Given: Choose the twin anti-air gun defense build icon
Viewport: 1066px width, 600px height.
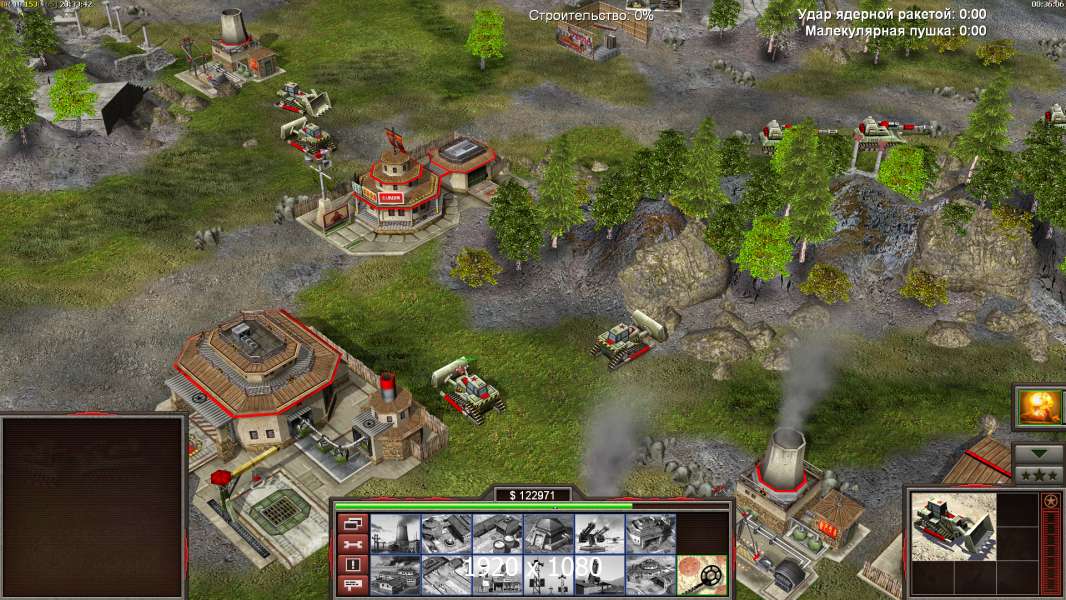Looking at the screenshot, I should (599, 534).
